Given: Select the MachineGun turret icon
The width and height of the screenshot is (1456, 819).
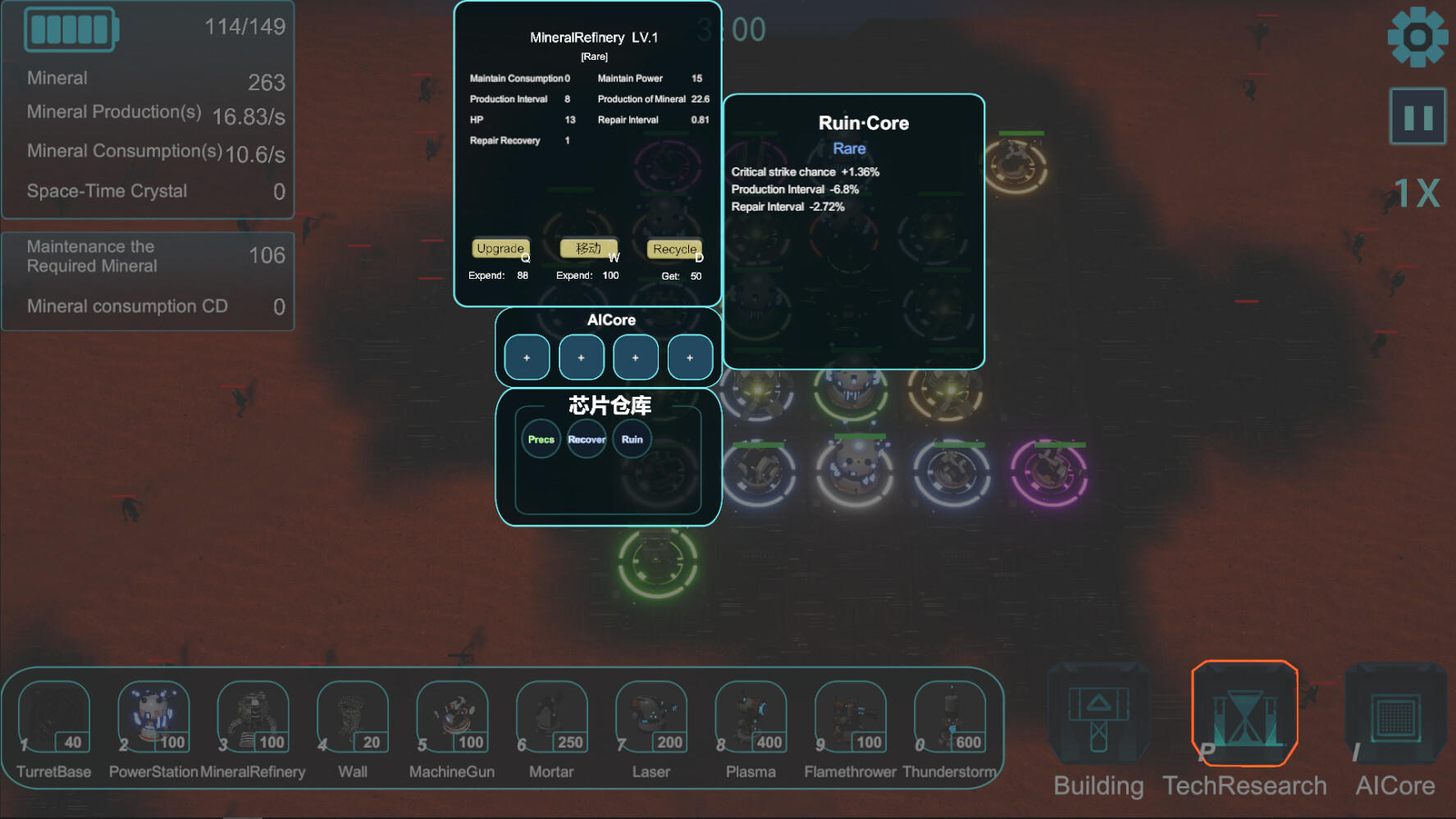Looking at the screenshot, I should (x=451, y=717).
